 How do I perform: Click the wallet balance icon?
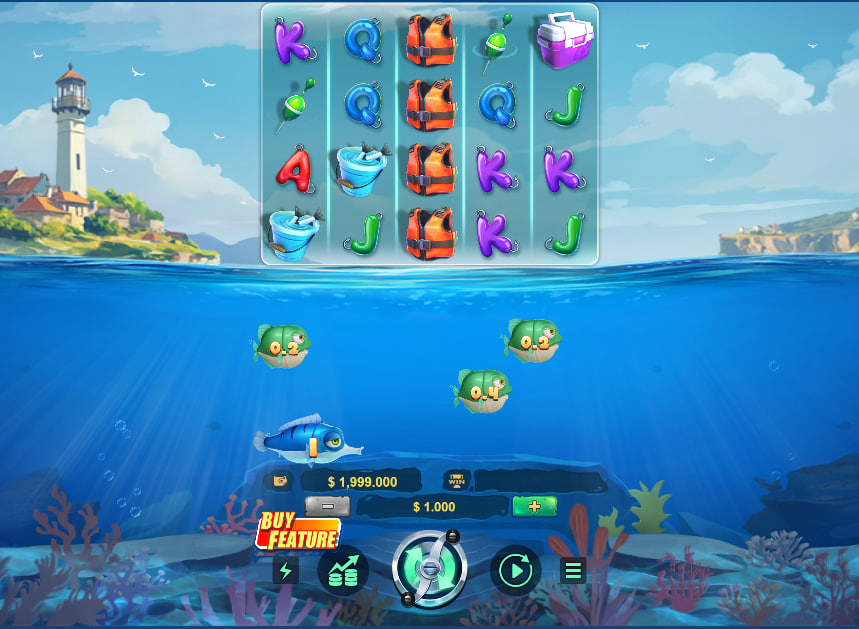pos(280,481)
